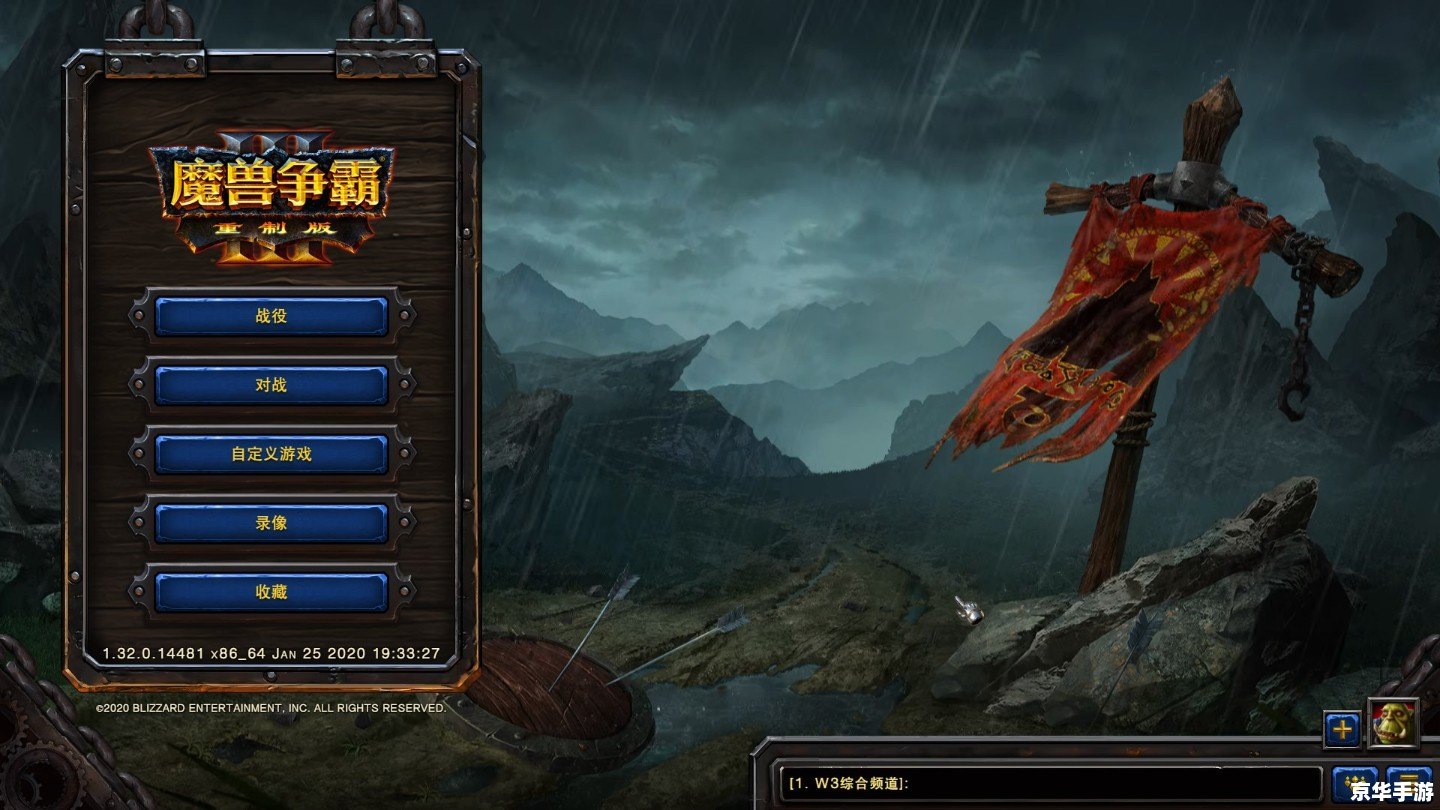Screen dimensions: 1440x810
Task: Click the left arrow beside the 录像 button
Action: tap(136, 522)
